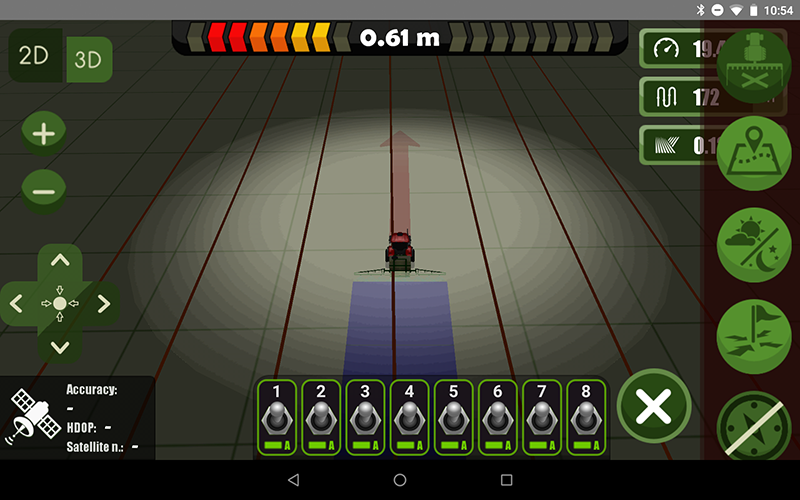This screenshot has height=500, width=800.
Task: Toggle boom section switch 7
Action: [x=541, y=417]
